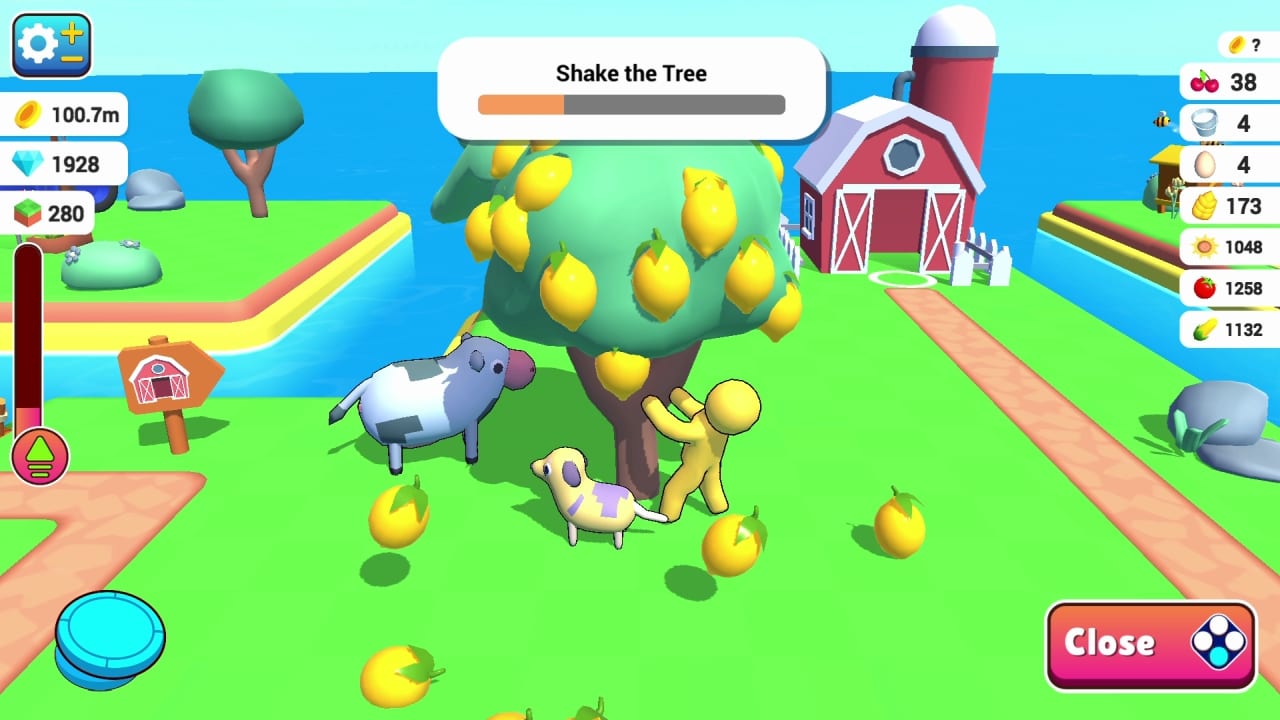Image resolution: width=1280 pixels, height=720 pixels.
Task: Select the honeycomb counter showing 173
Action: point(1229,206)
